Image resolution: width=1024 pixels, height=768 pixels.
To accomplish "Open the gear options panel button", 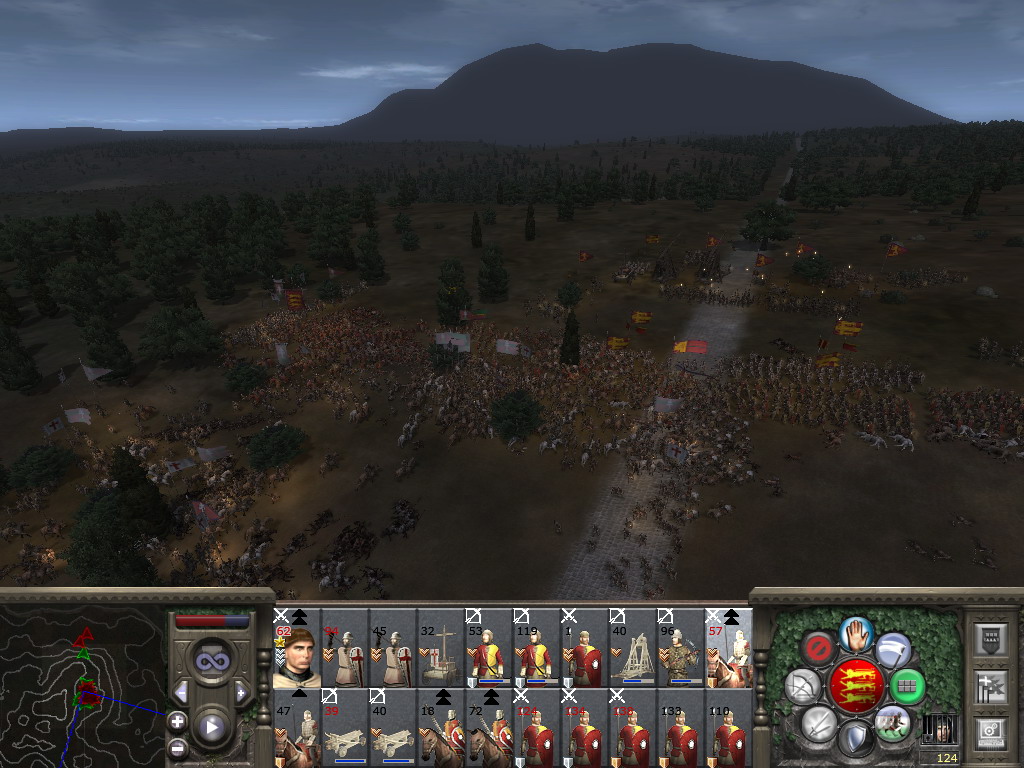I will click(x=990, y=732).
